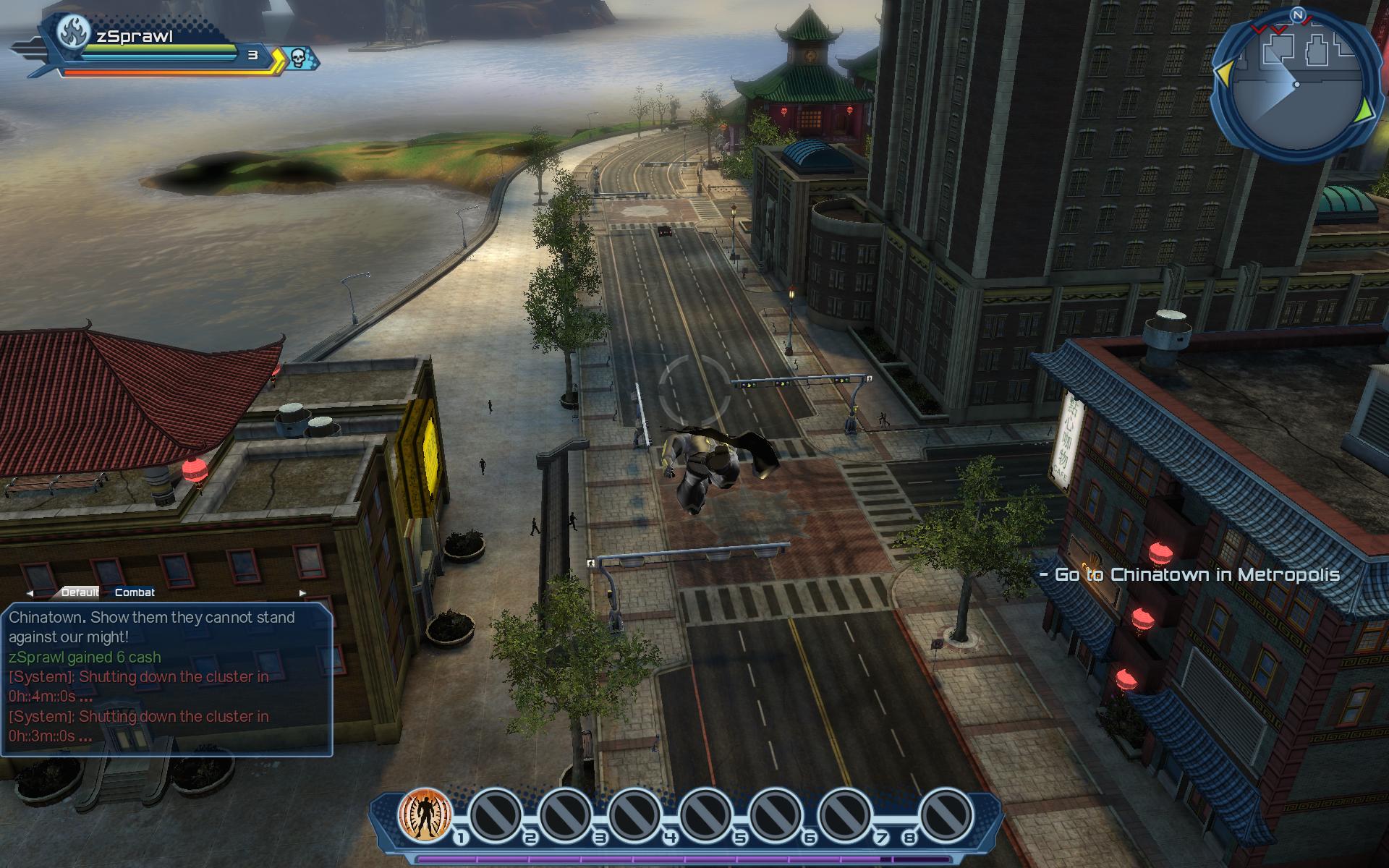Click the right arrow beside chat tabs
Screen dimensions: 1389x868
click(302, 593)
